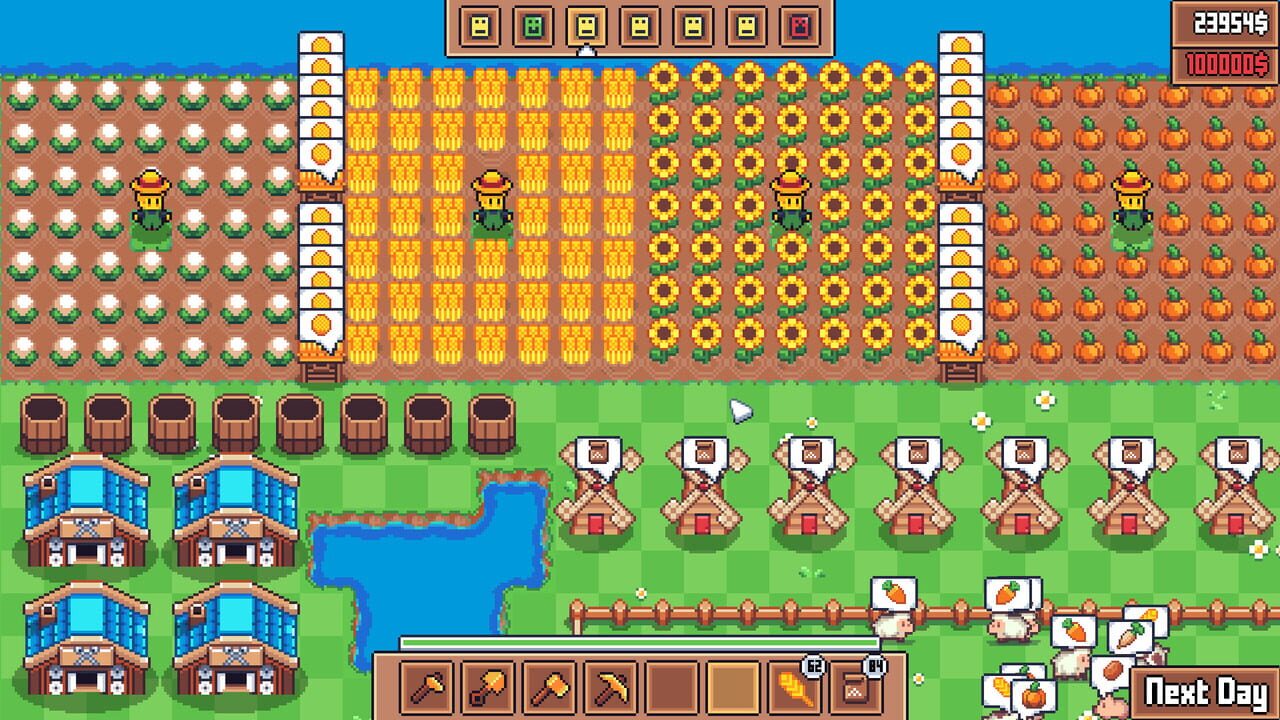This screenshot has height=720, width=1280.
Task: Switch to the first yellow face slot
Action: (x=479, y=24)
